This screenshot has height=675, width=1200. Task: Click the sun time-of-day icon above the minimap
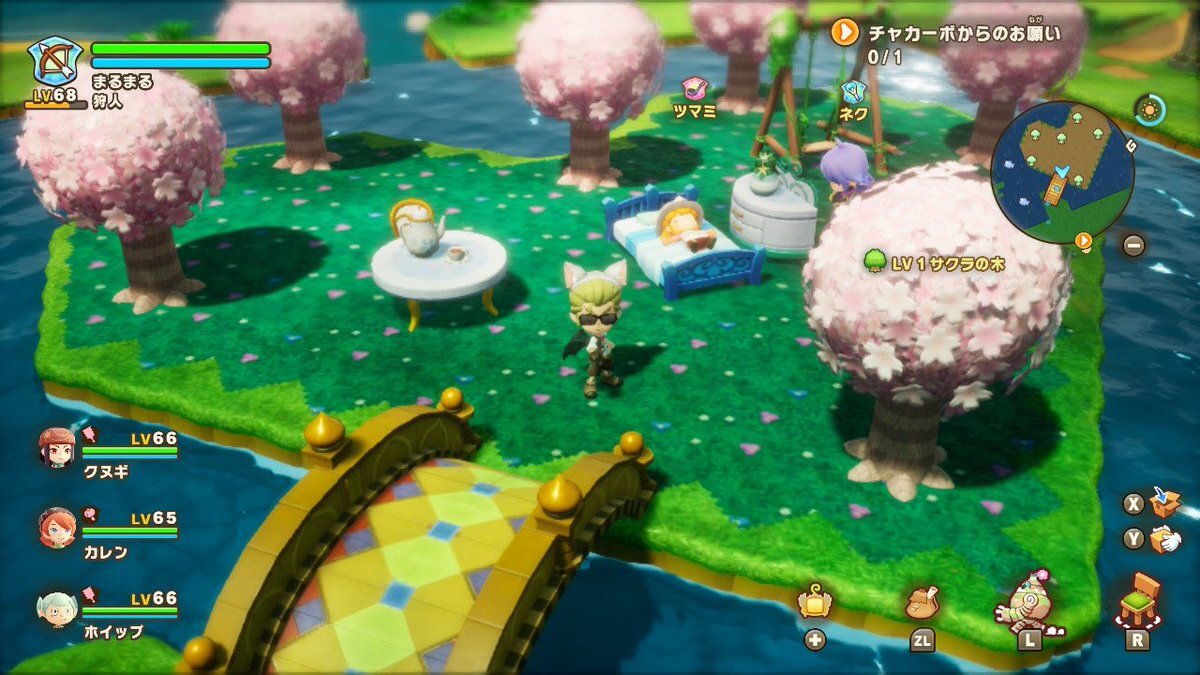point(1150,109)
